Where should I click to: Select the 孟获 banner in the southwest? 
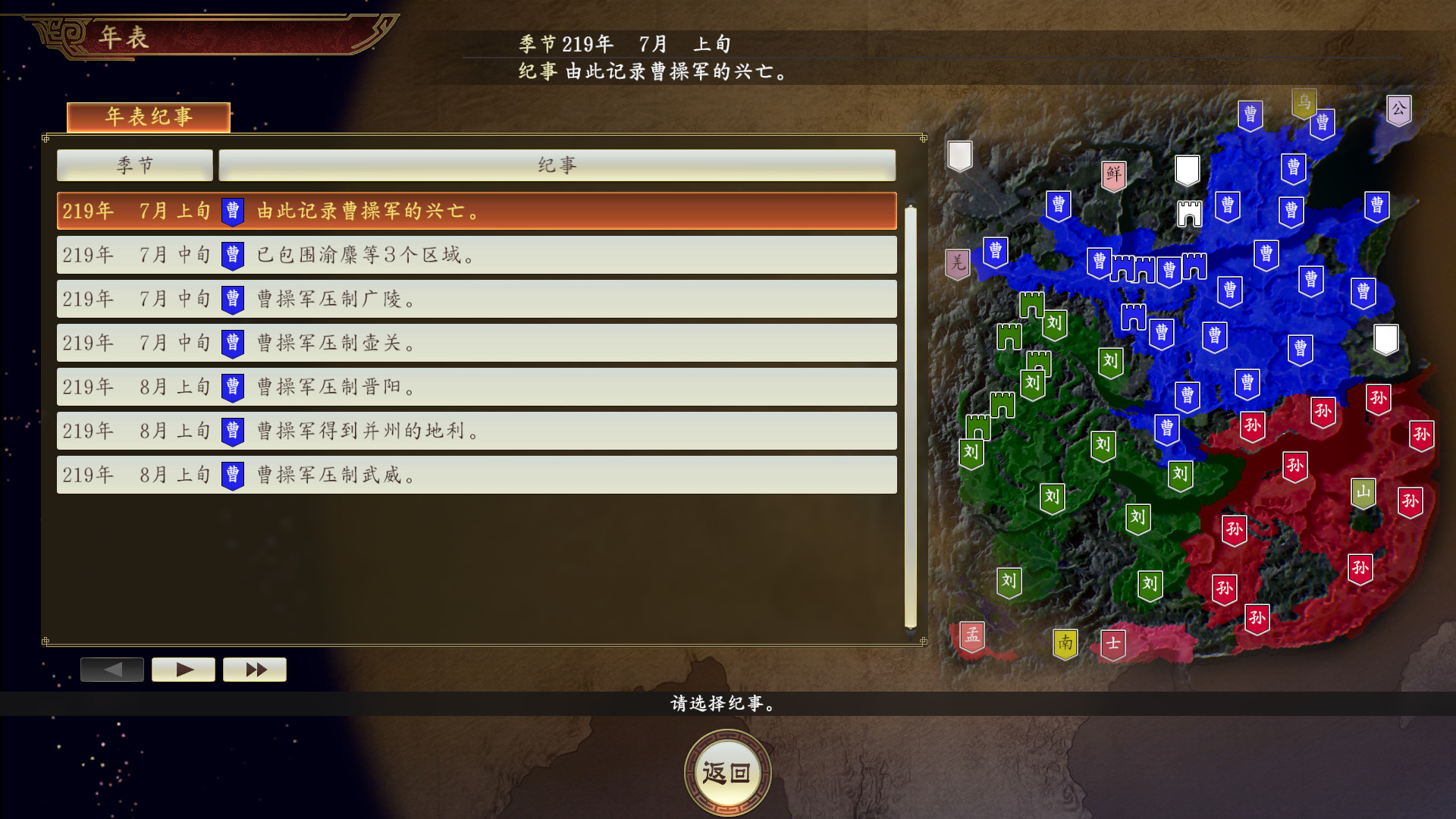[971, 637]
